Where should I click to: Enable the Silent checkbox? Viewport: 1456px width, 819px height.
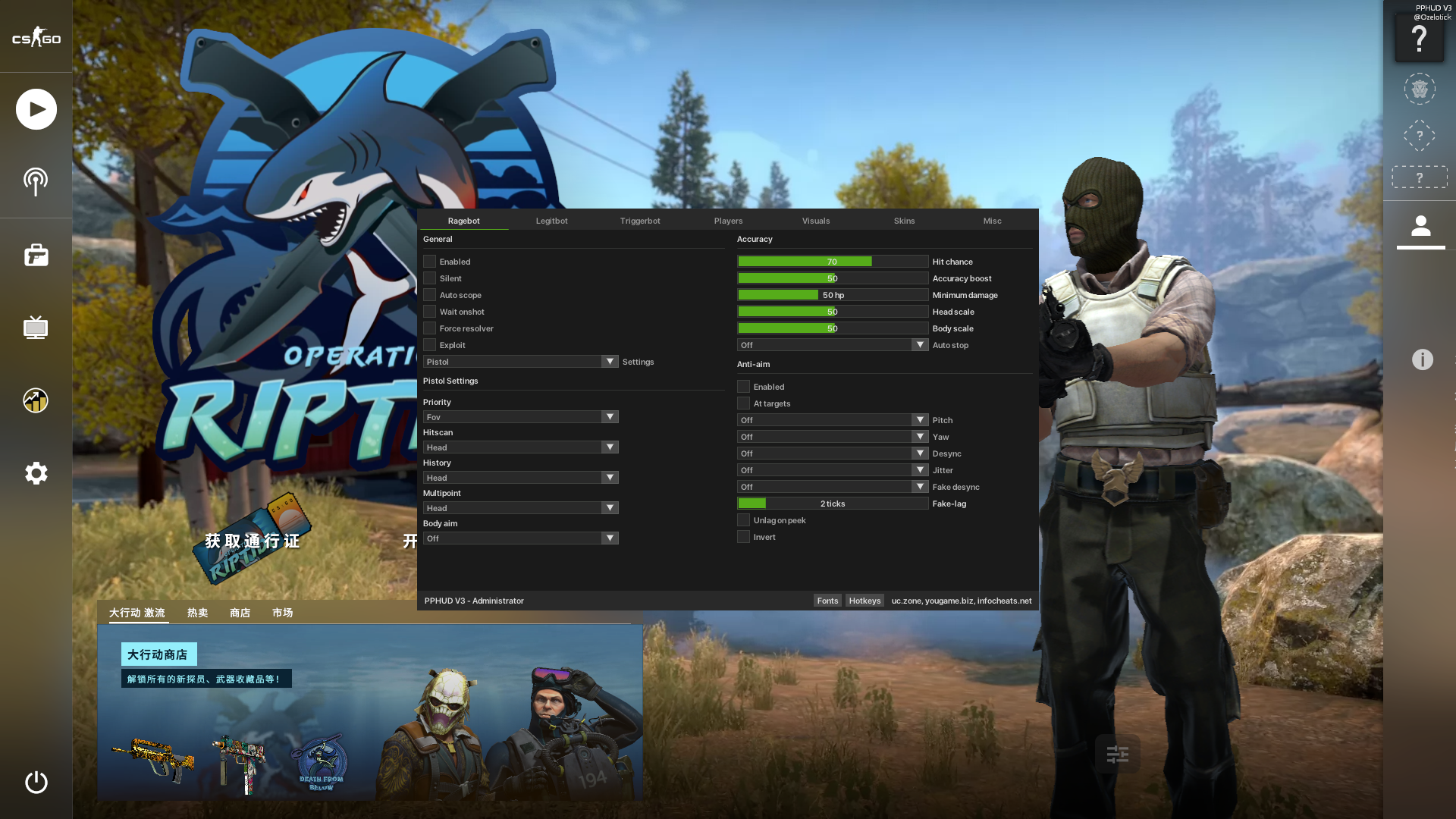coord(430,278)
